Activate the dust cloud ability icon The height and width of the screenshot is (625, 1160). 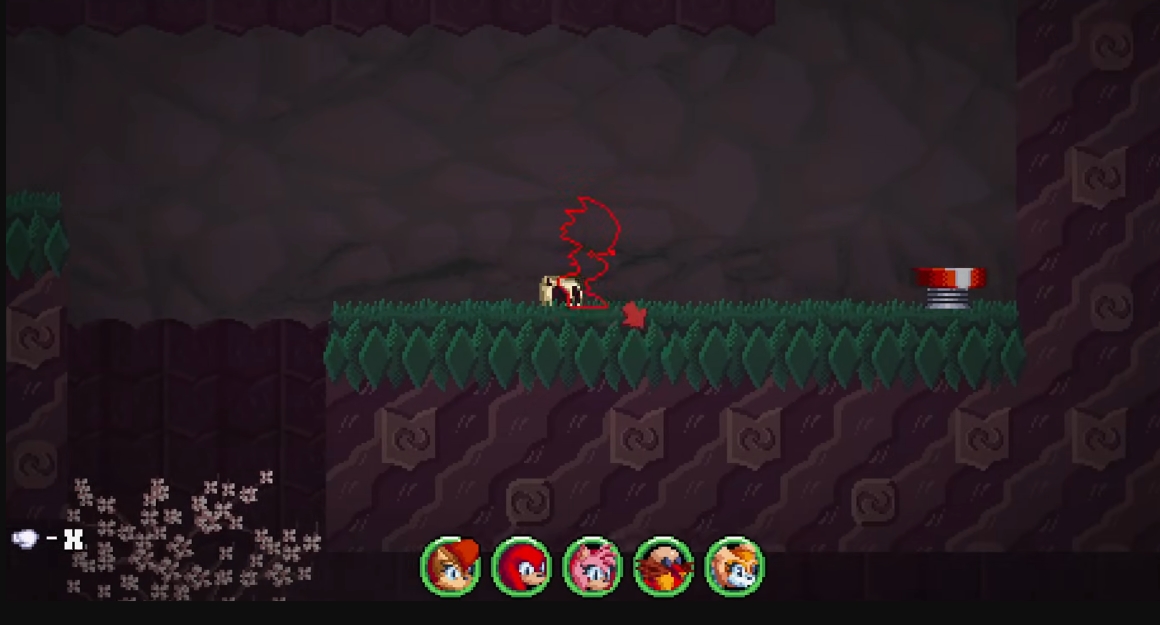(25, 539)
